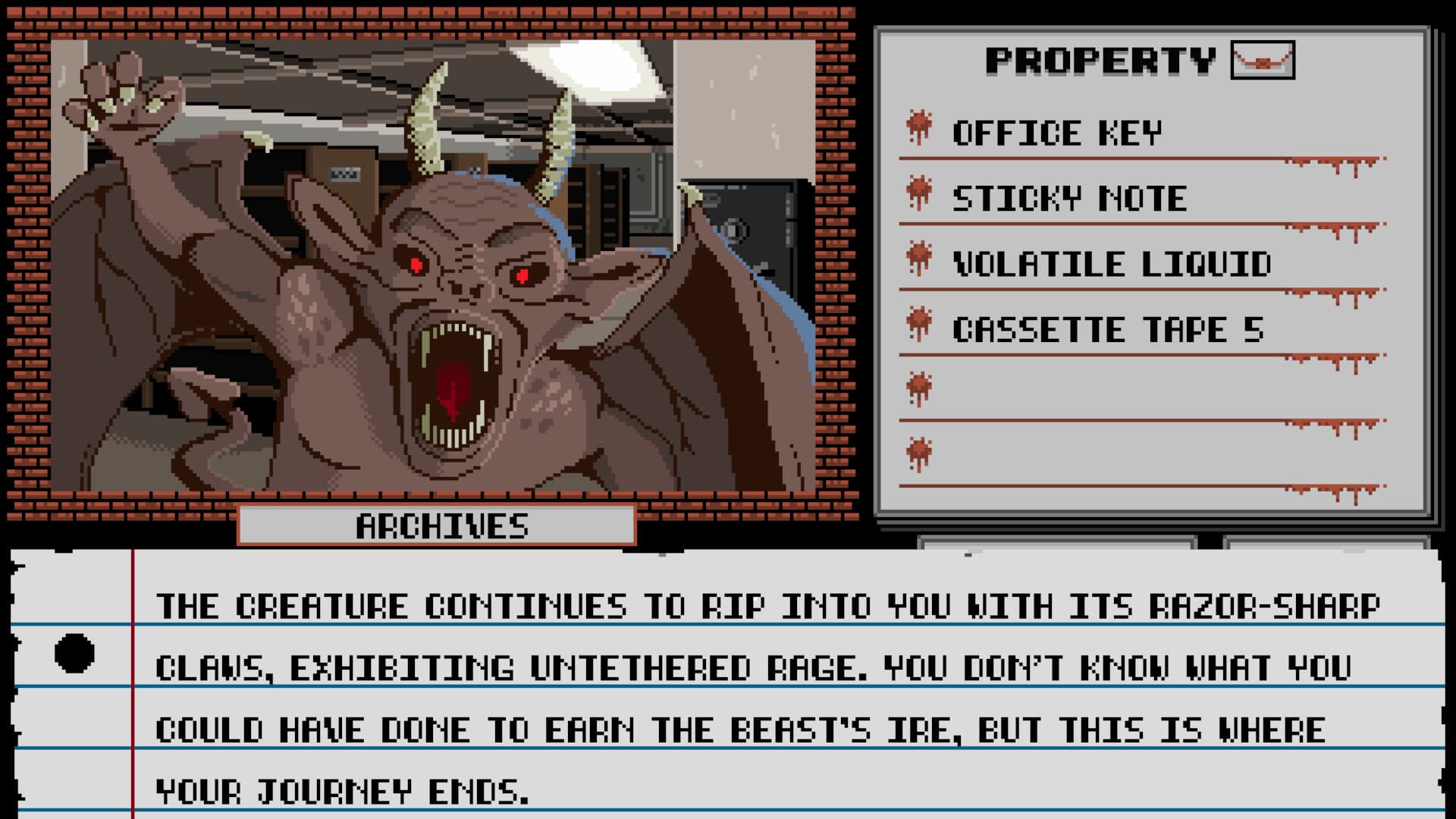The image size is (1456, 819).
Task: Use the Volatile Liquid item
Action: click(x=1111, y=265)
